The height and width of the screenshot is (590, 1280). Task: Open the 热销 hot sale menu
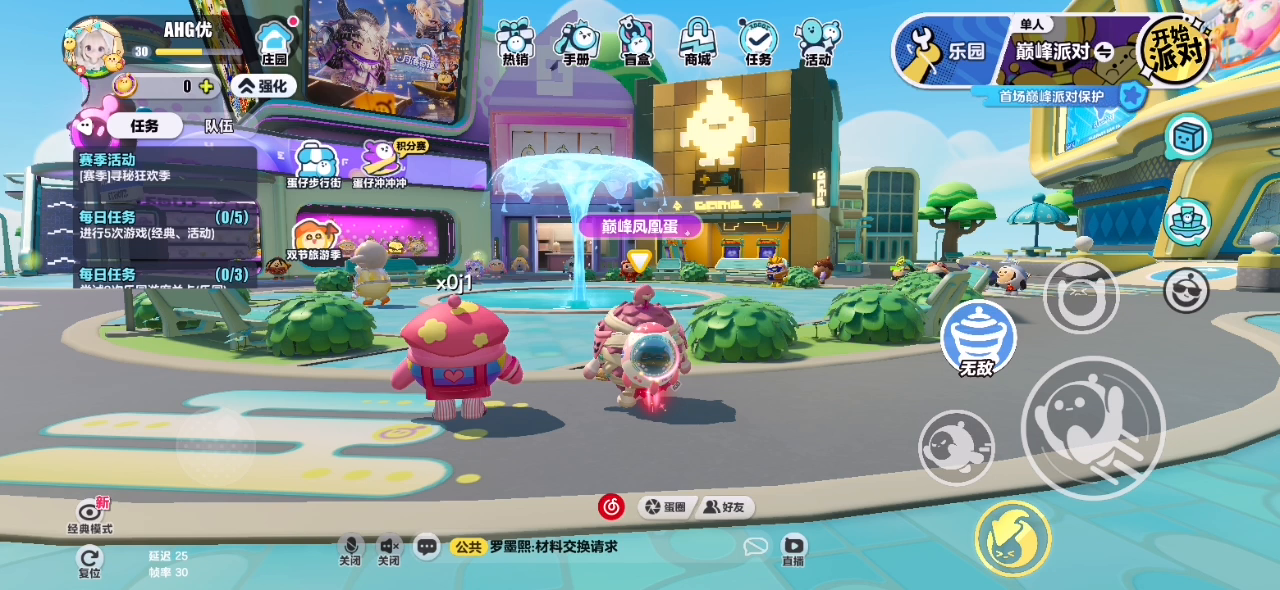tap(515, 43)
